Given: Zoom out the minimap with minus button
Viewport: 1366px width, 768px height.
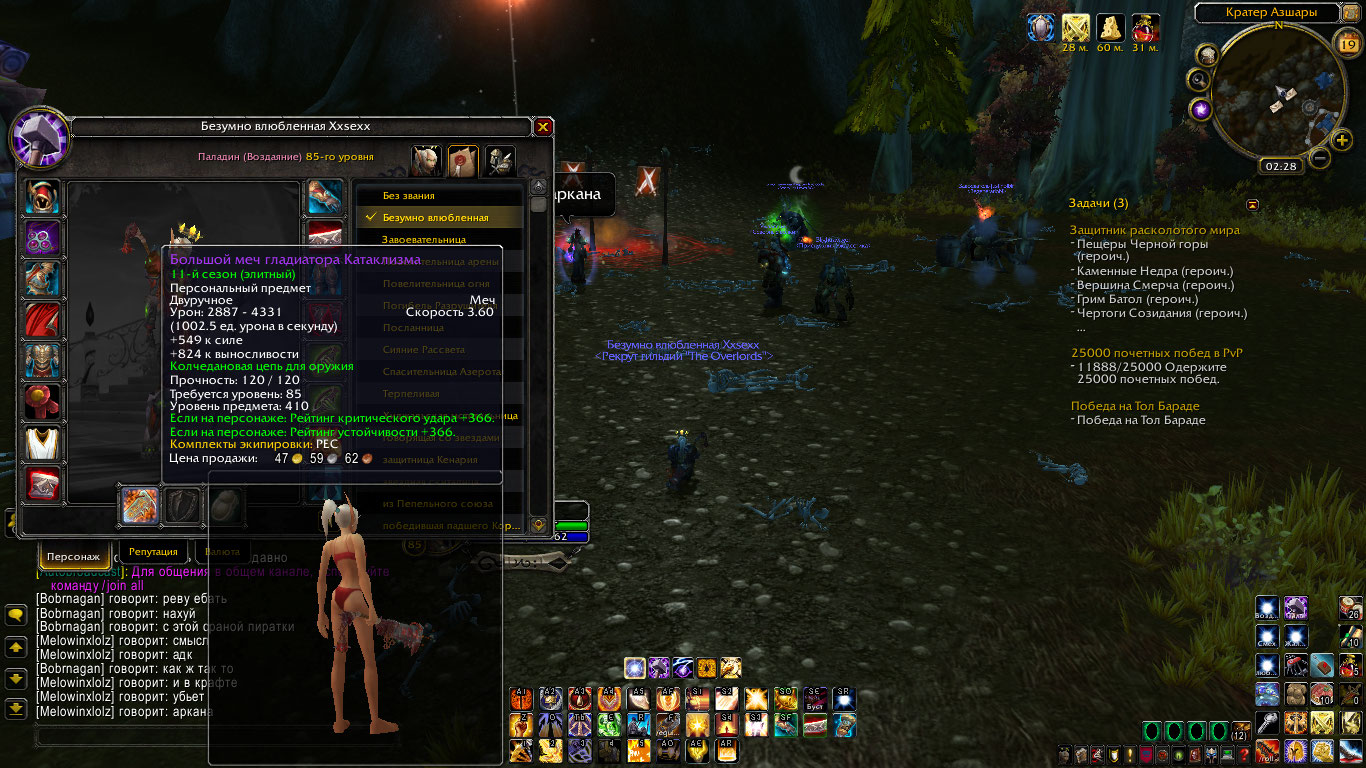Looking at the screenshot, I should pyautogui.click(x=1320, y=157).
